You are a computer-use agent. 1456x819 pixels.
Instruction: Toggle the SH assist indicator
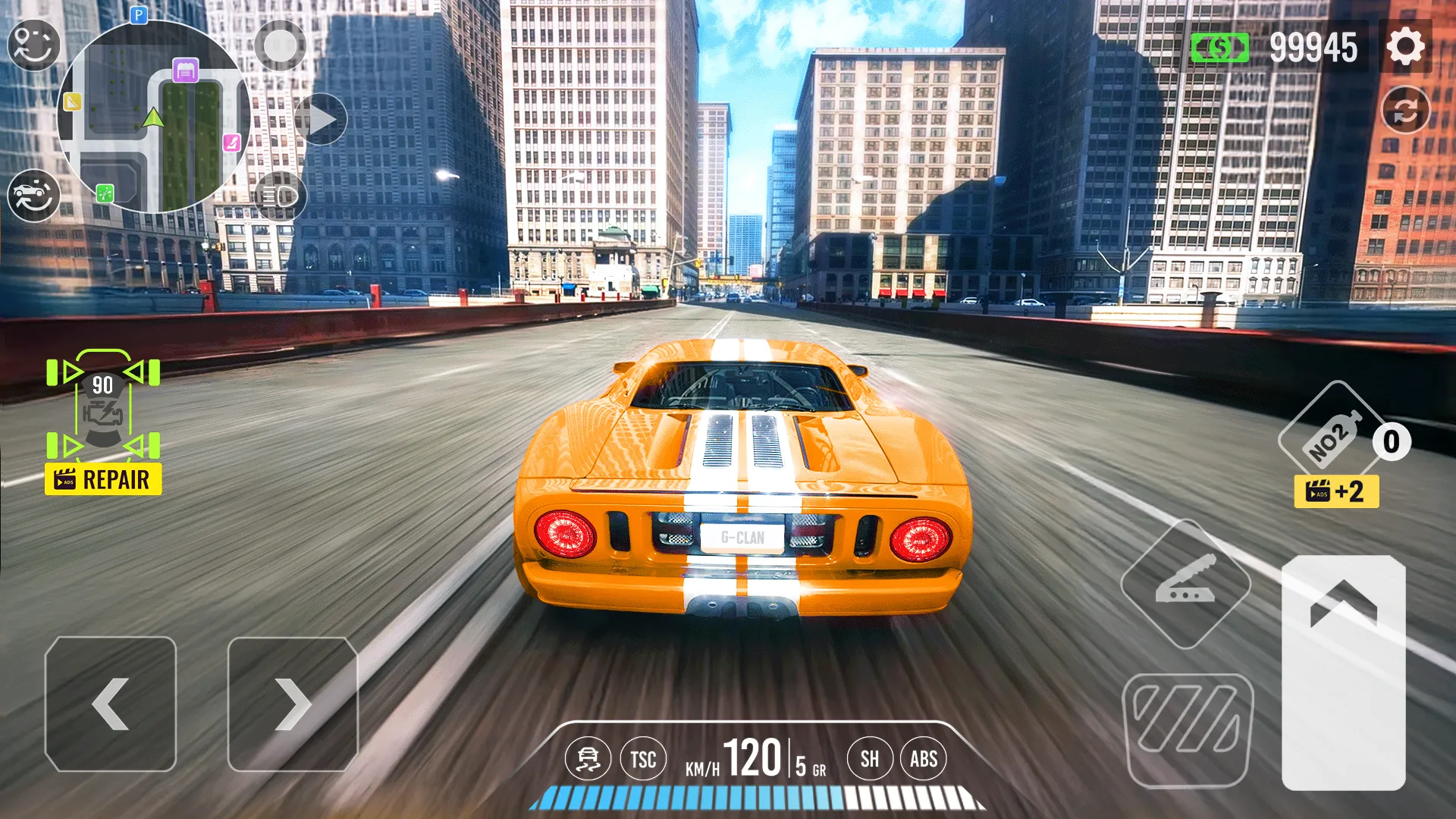pos(870,758)
